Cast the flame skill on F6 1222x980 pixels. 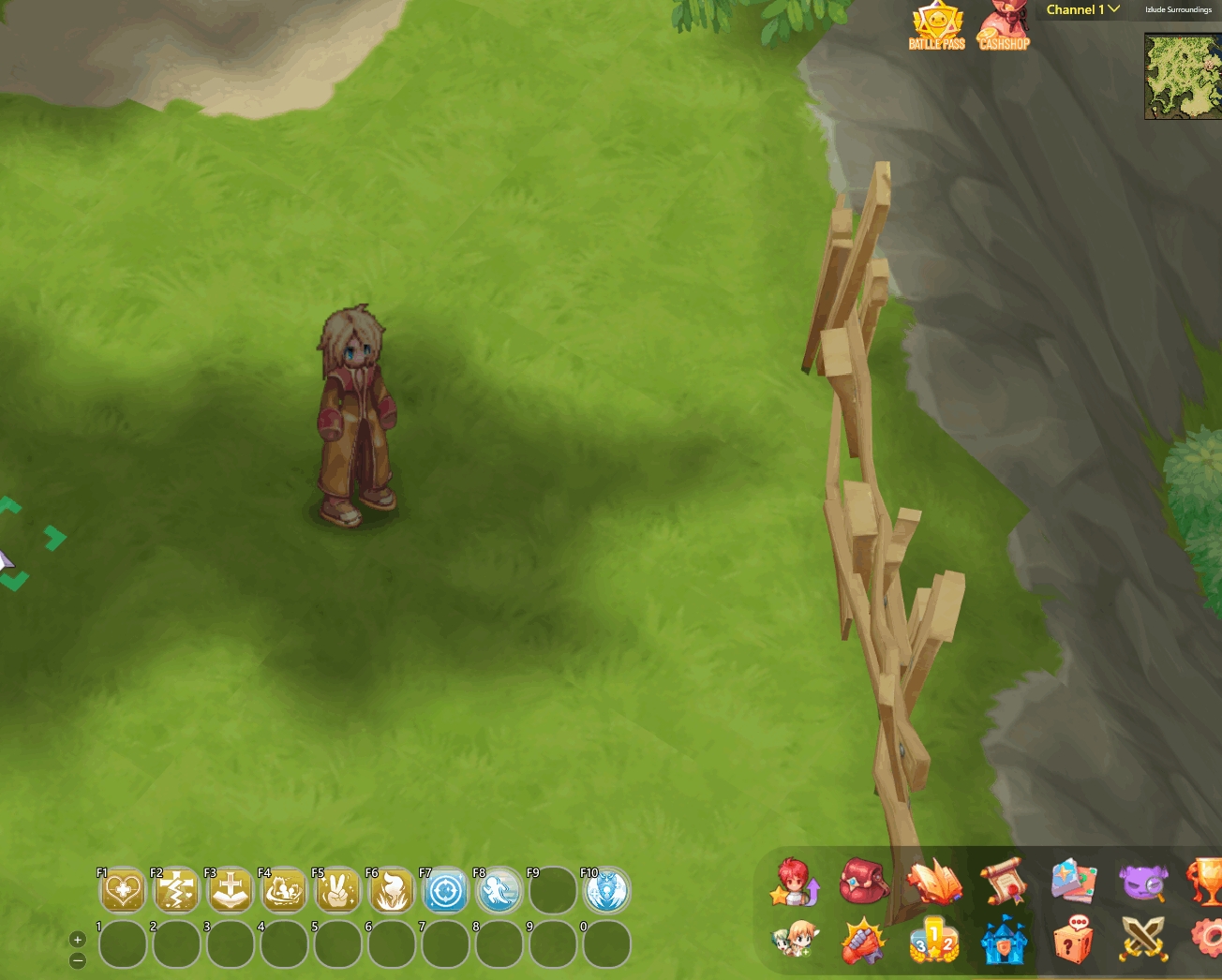(x=392, y=890)
